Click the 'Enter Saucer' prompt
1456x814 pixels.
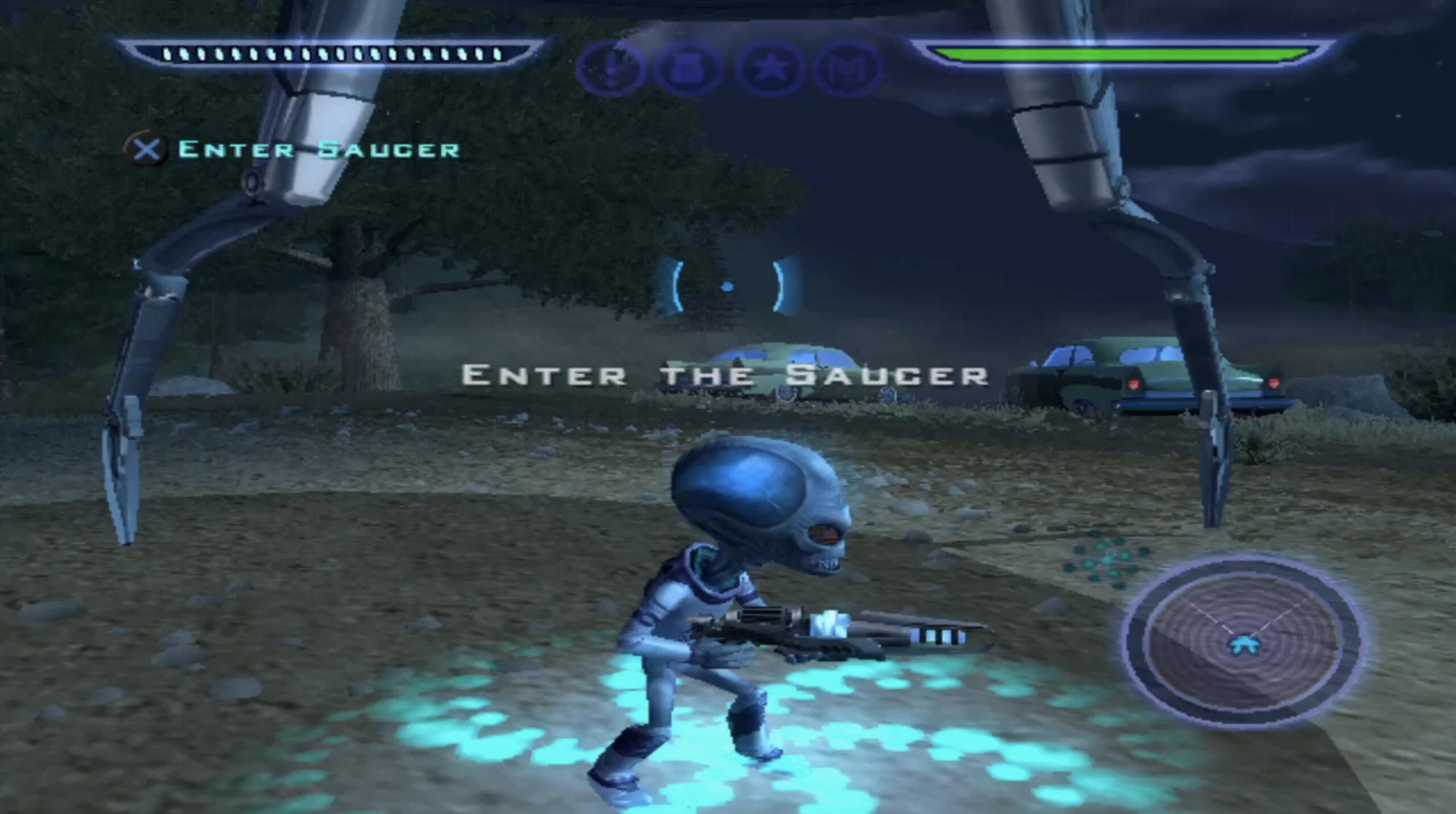tap(317, 149)
